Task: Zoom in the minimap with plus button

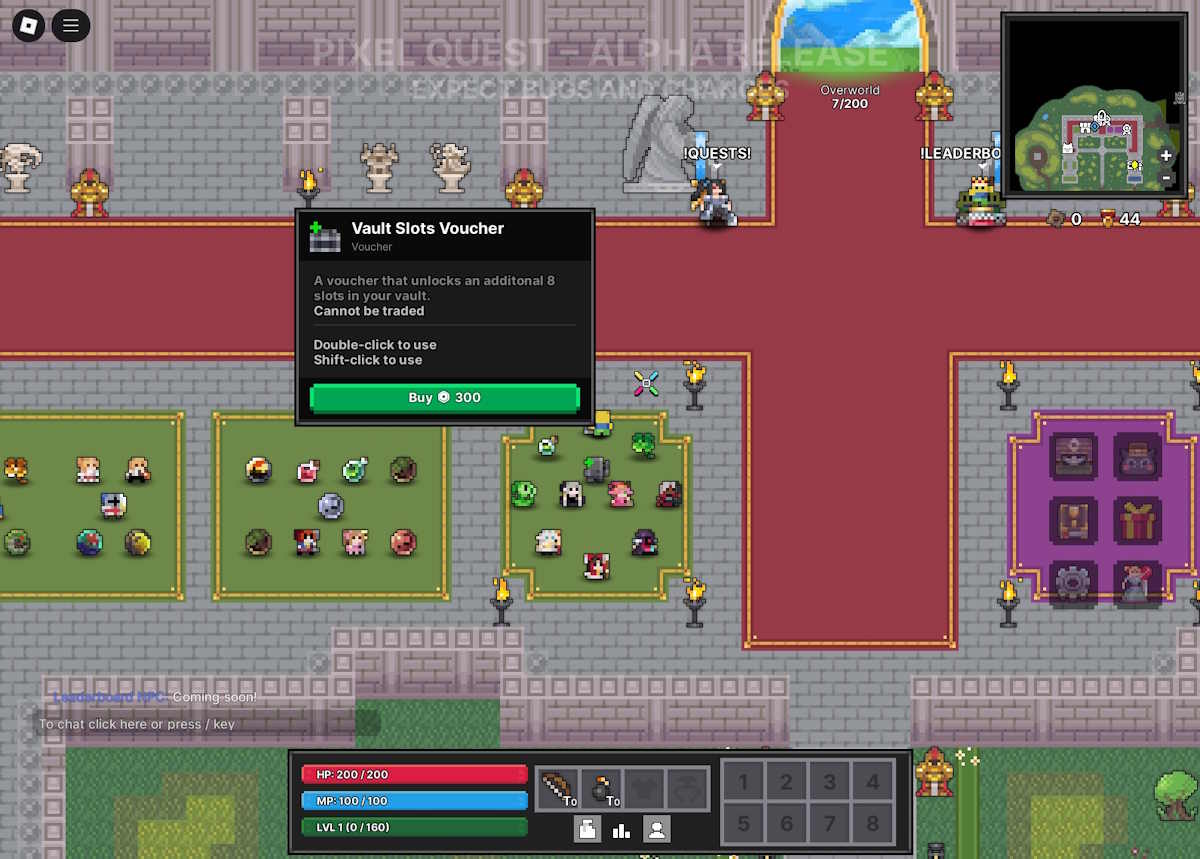Action: click(x=1166, y=156)
